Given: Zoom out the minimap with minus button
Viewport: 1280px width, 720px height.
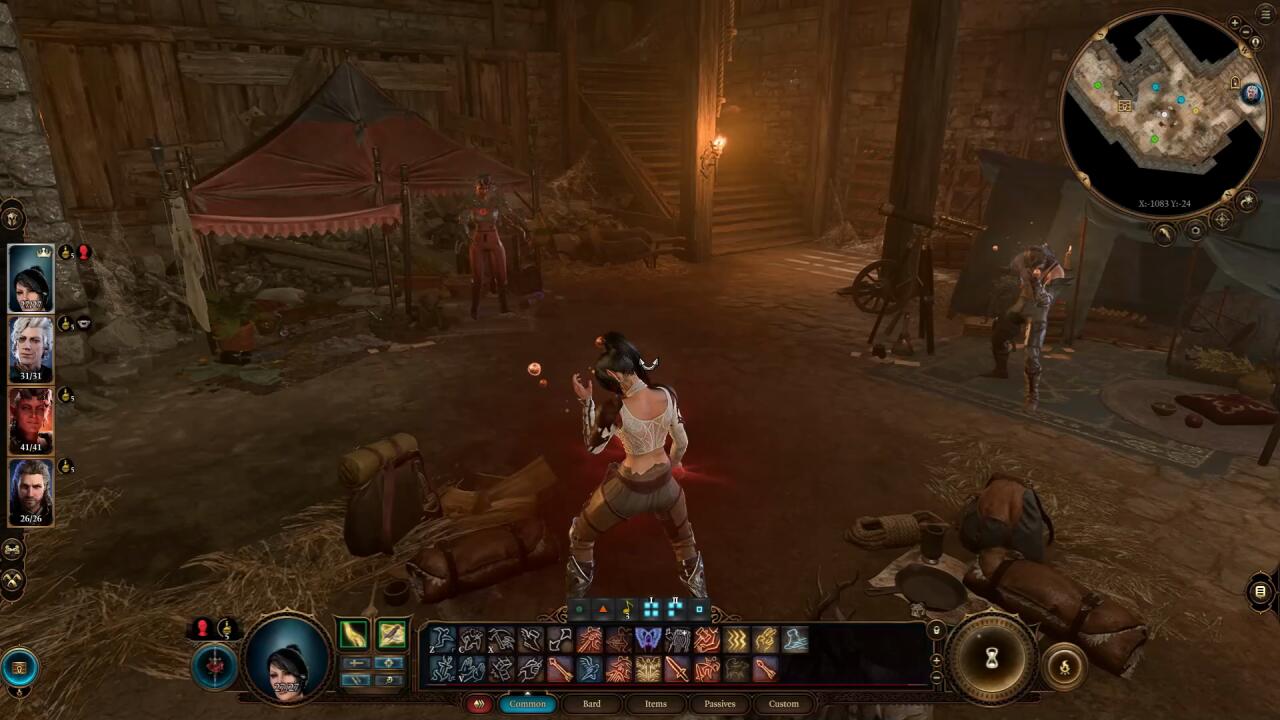Looking at the screenshot, I should (x=1246, y=32).
